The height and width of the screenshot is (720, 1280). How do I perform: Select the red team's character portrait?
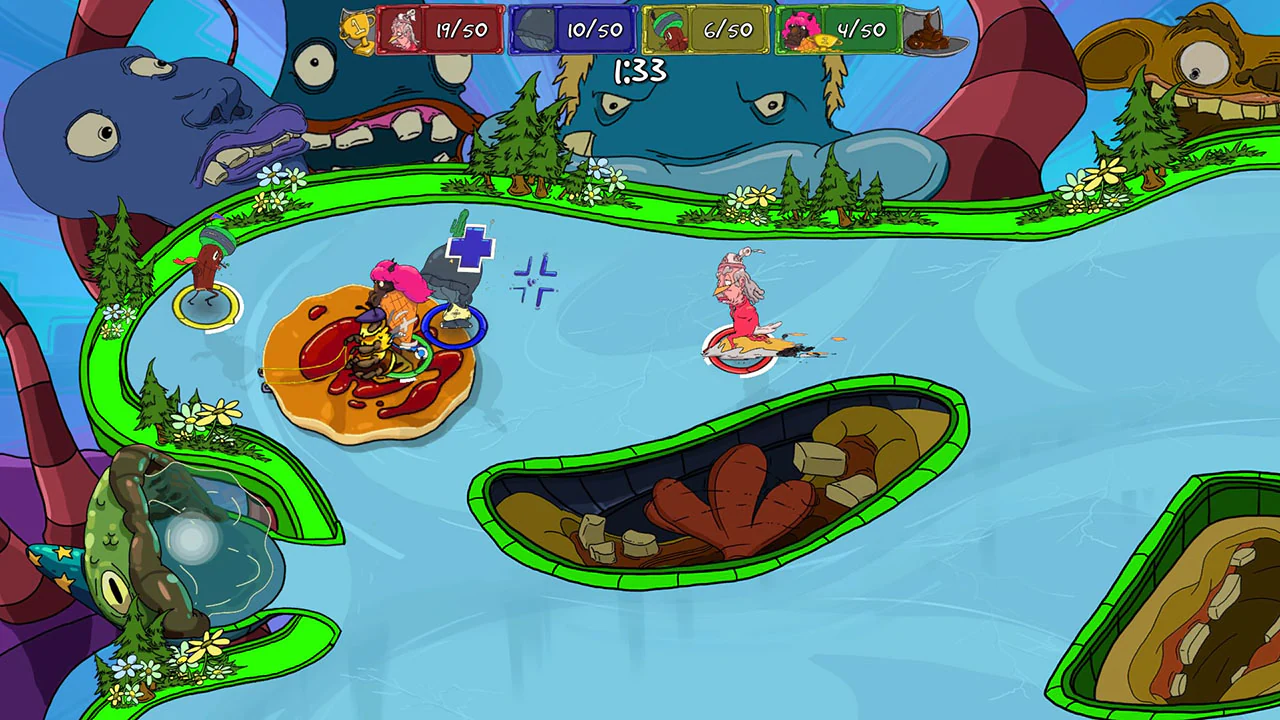(x=403, y=29)
